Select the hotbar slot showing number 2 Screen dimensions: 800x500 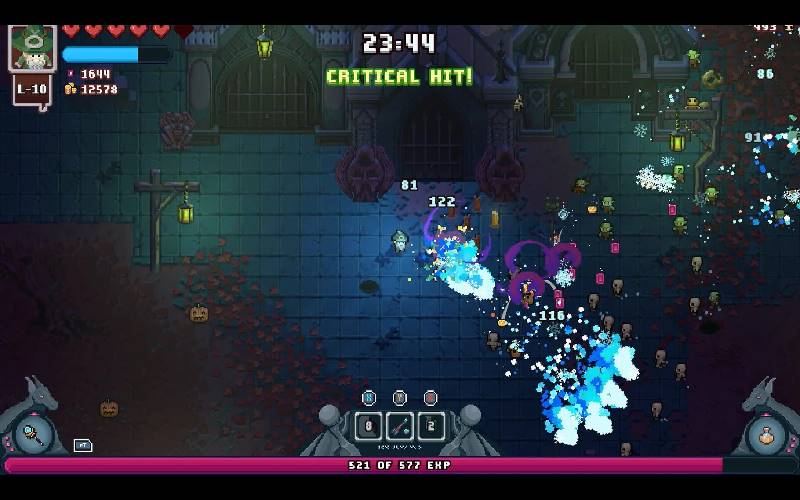pyautogui.click(x=431, y=426)
